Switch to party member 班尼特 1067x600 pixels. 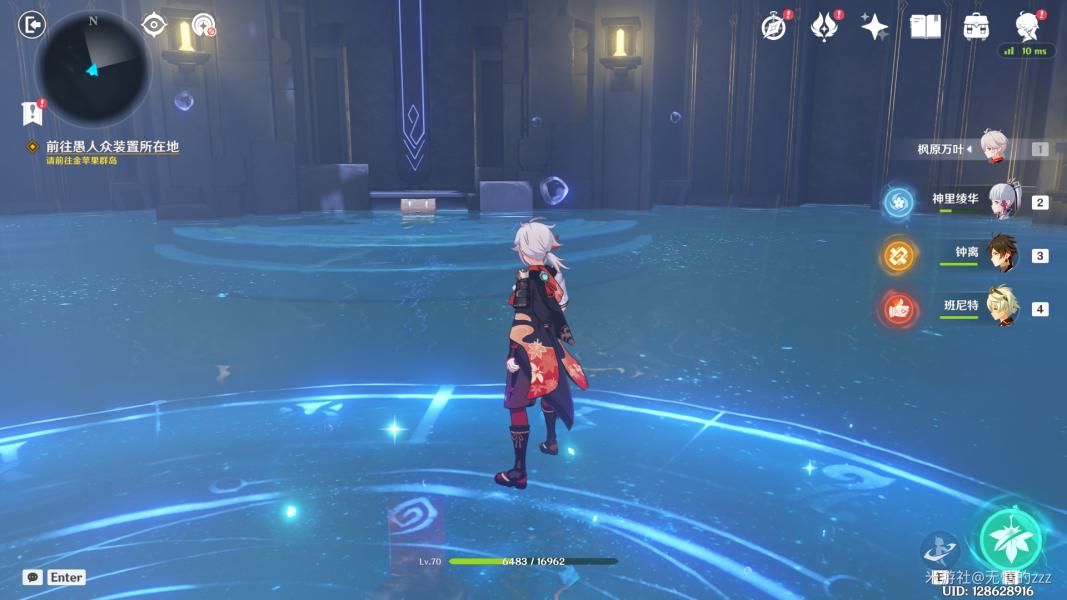(x=1001, y=308)
